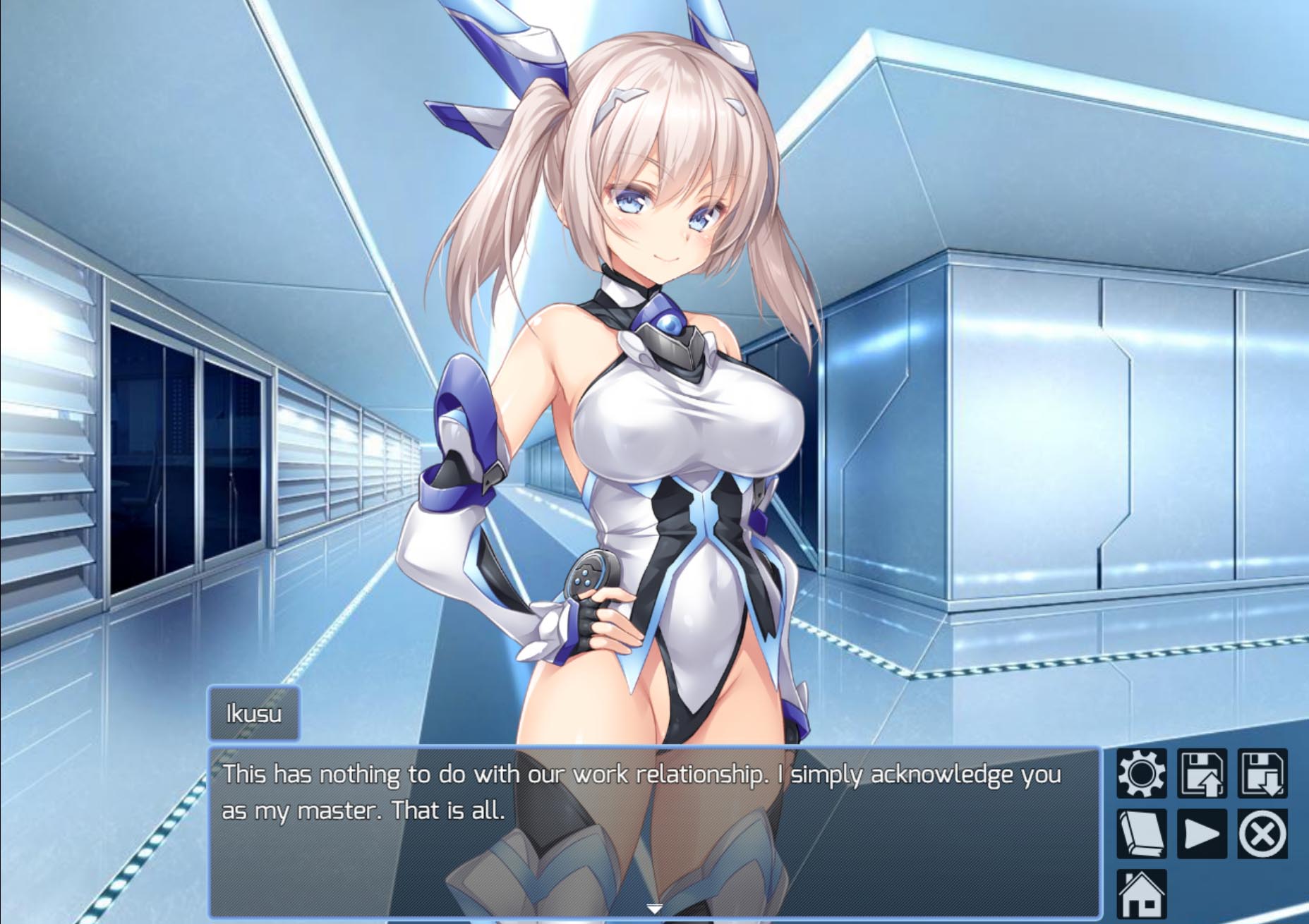Click the floppy disk with up arrow
Screen dimensions: 1309x924
coord(1202,774)
